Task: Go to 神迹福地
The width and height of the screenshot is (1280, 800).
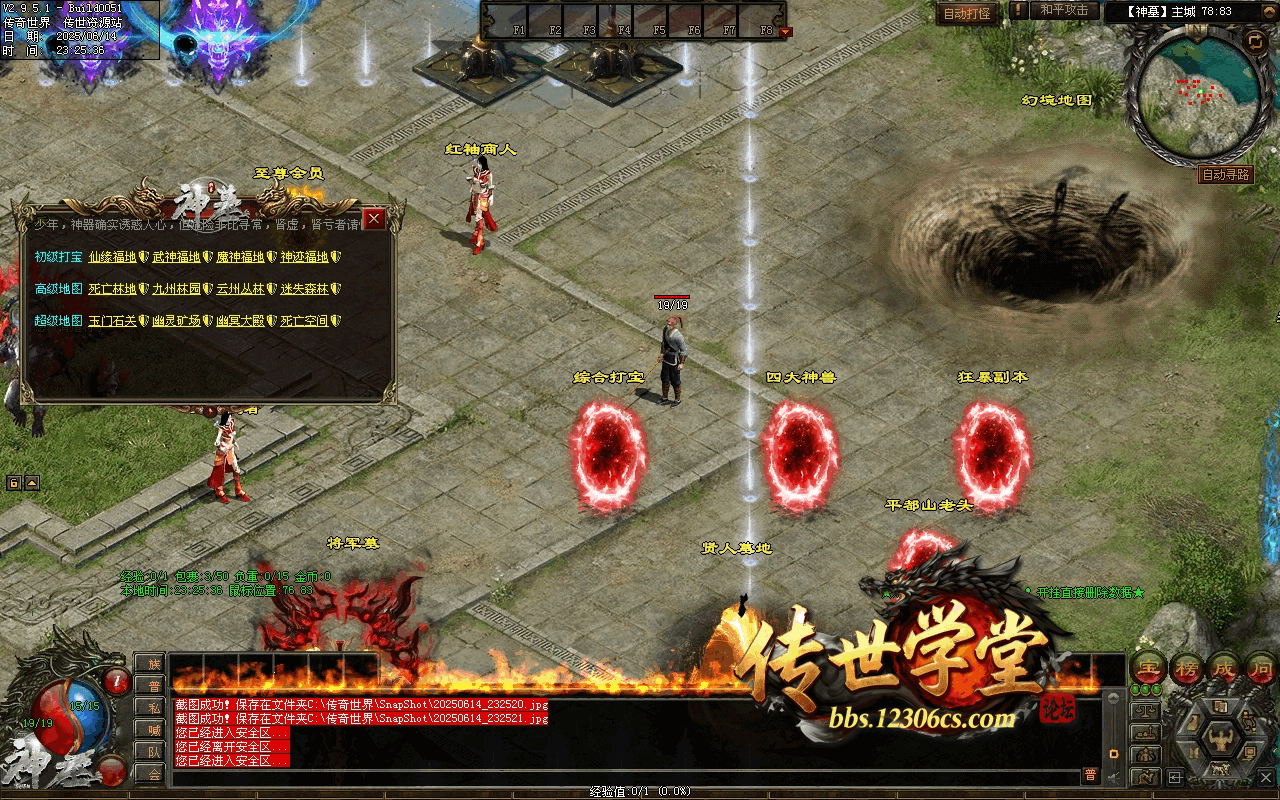Action: point(304,257)
